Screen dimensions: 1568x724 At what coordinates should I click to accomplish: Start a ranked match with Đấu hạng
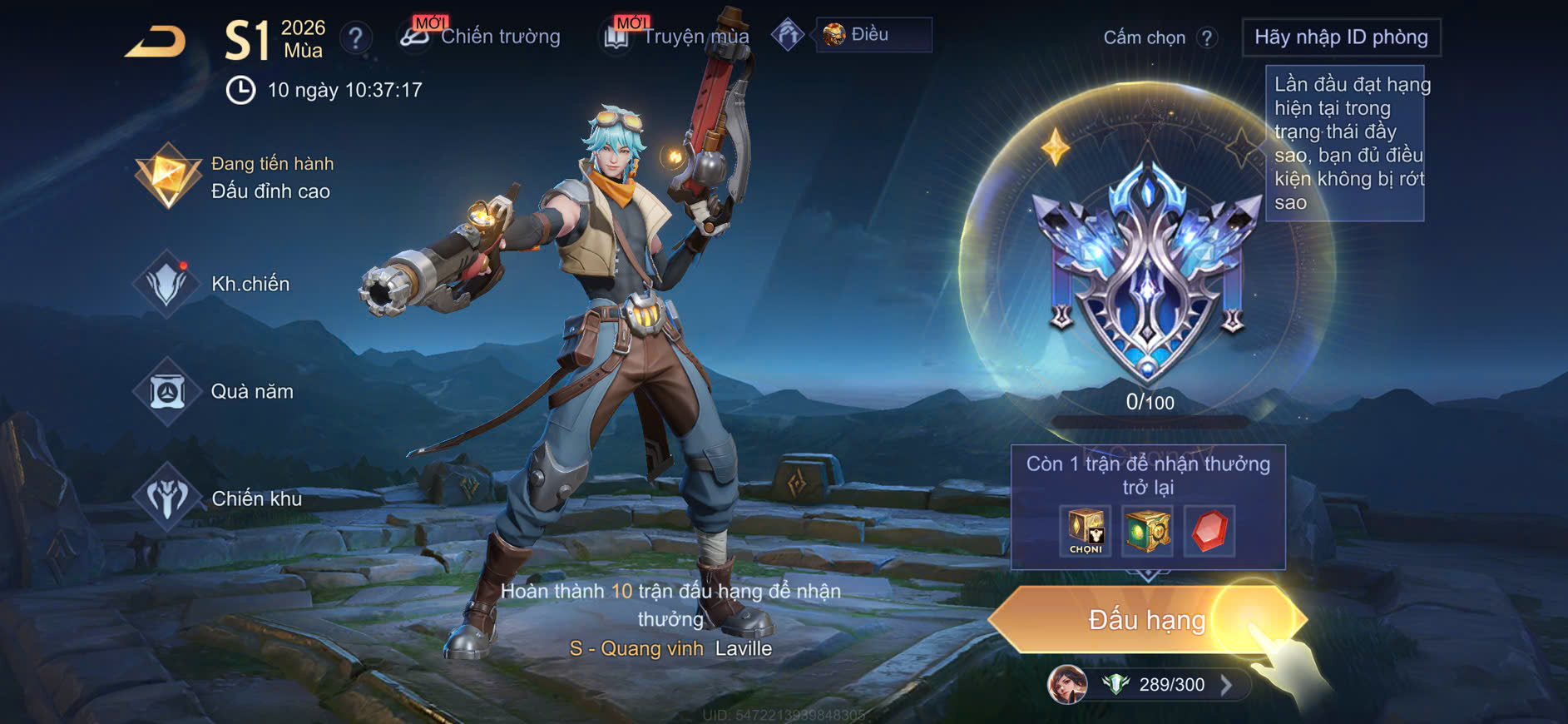(1146, 620)
